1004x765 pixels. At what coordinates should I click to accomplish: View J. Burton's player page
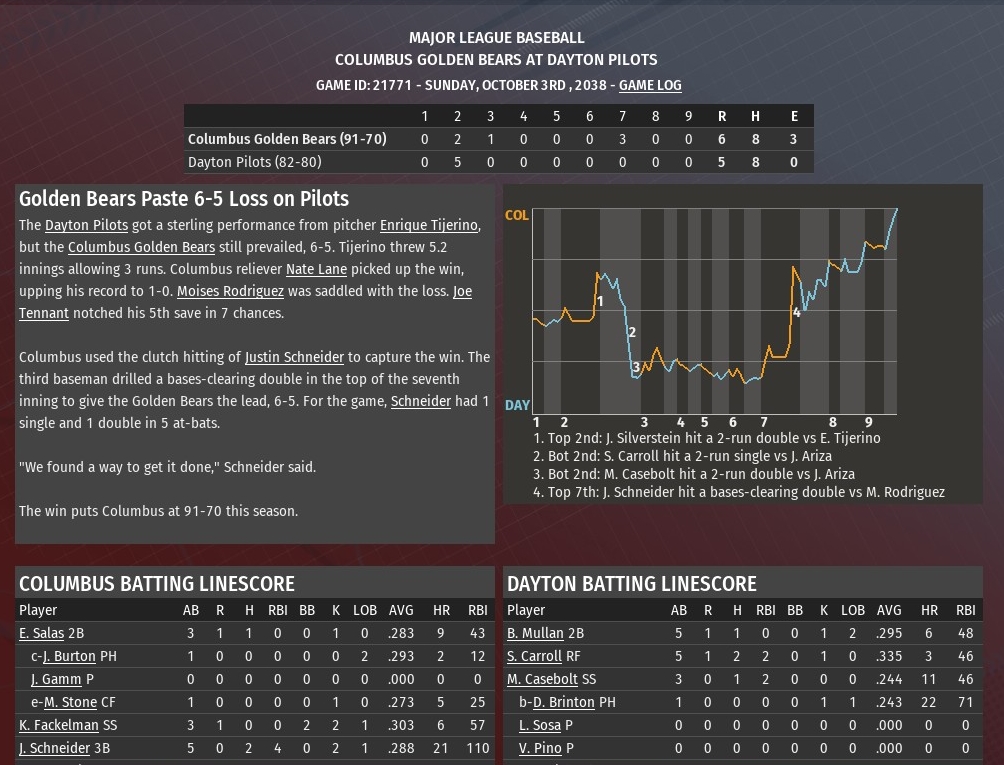click(69, 656)
